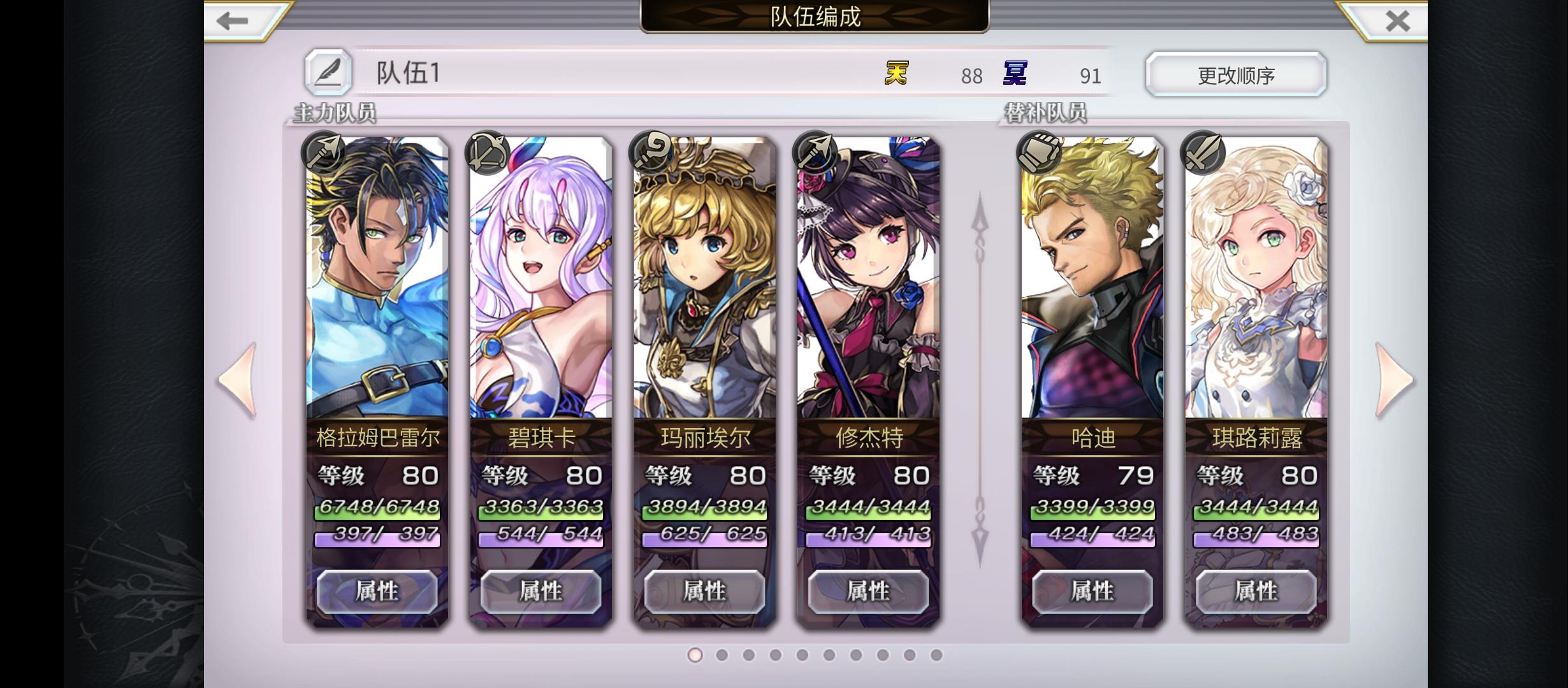Select the first page indicator dot

(x=695, y=654)
